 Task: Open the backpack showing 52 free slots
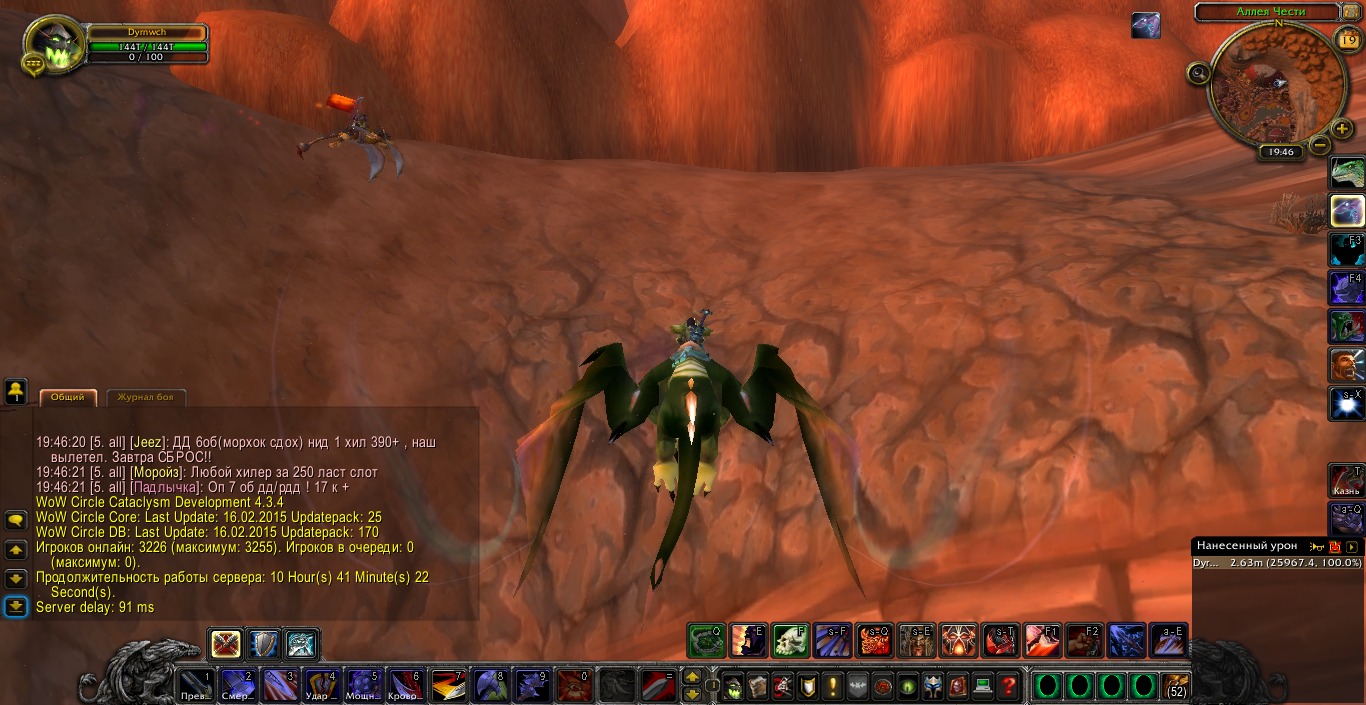tap(1177, 686)
